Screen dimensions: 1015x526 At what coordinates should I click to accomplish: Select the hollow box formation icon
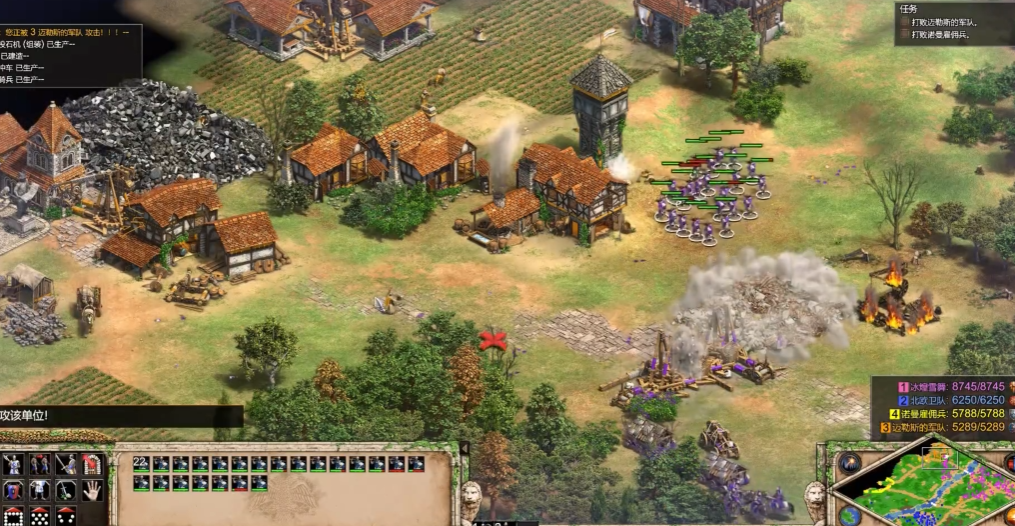coord(14,517)
